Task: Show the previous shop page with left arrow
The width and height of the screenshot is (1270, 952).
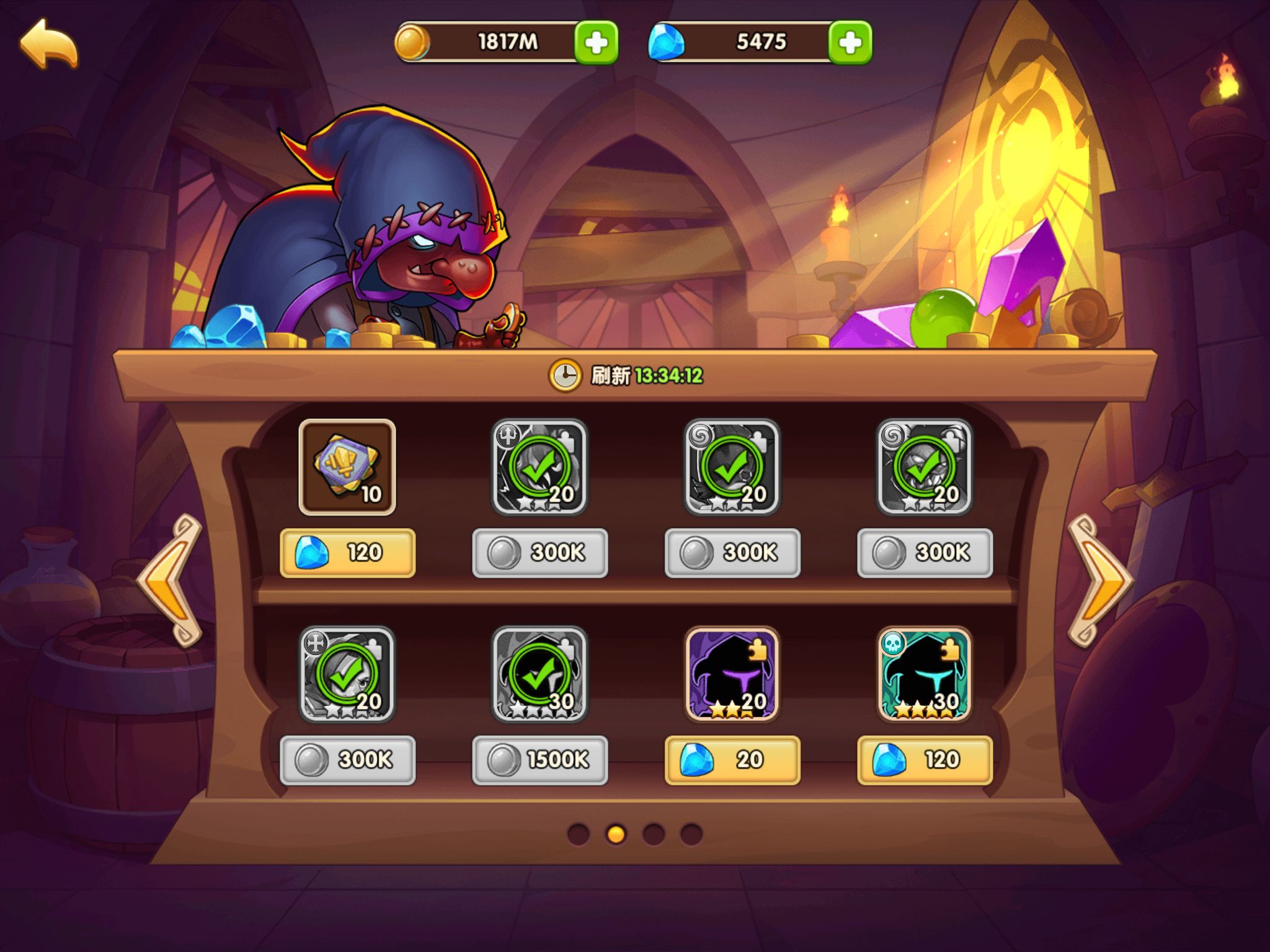Action: [171, 580]
